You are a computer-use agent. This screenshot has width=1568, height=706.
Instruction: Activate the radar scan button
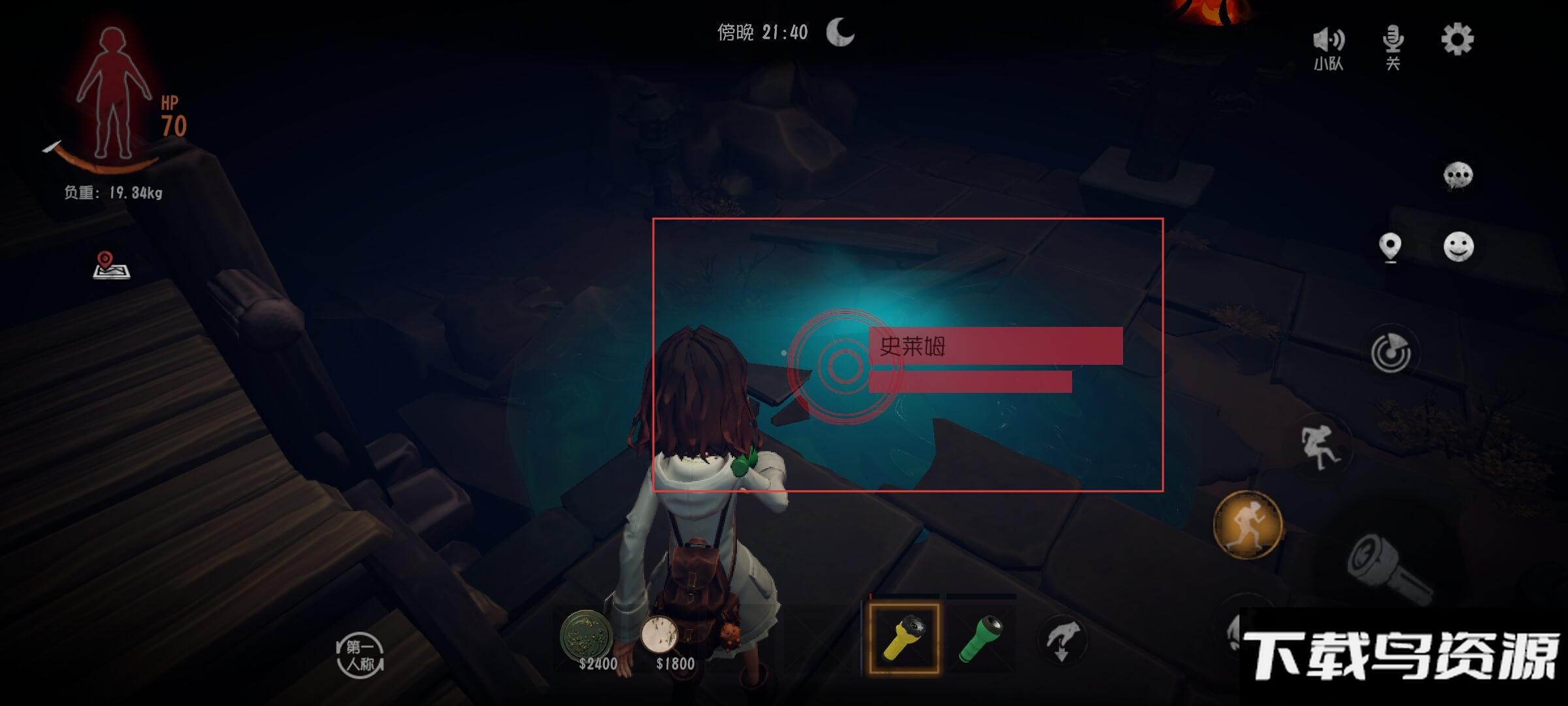[1390, 353]
